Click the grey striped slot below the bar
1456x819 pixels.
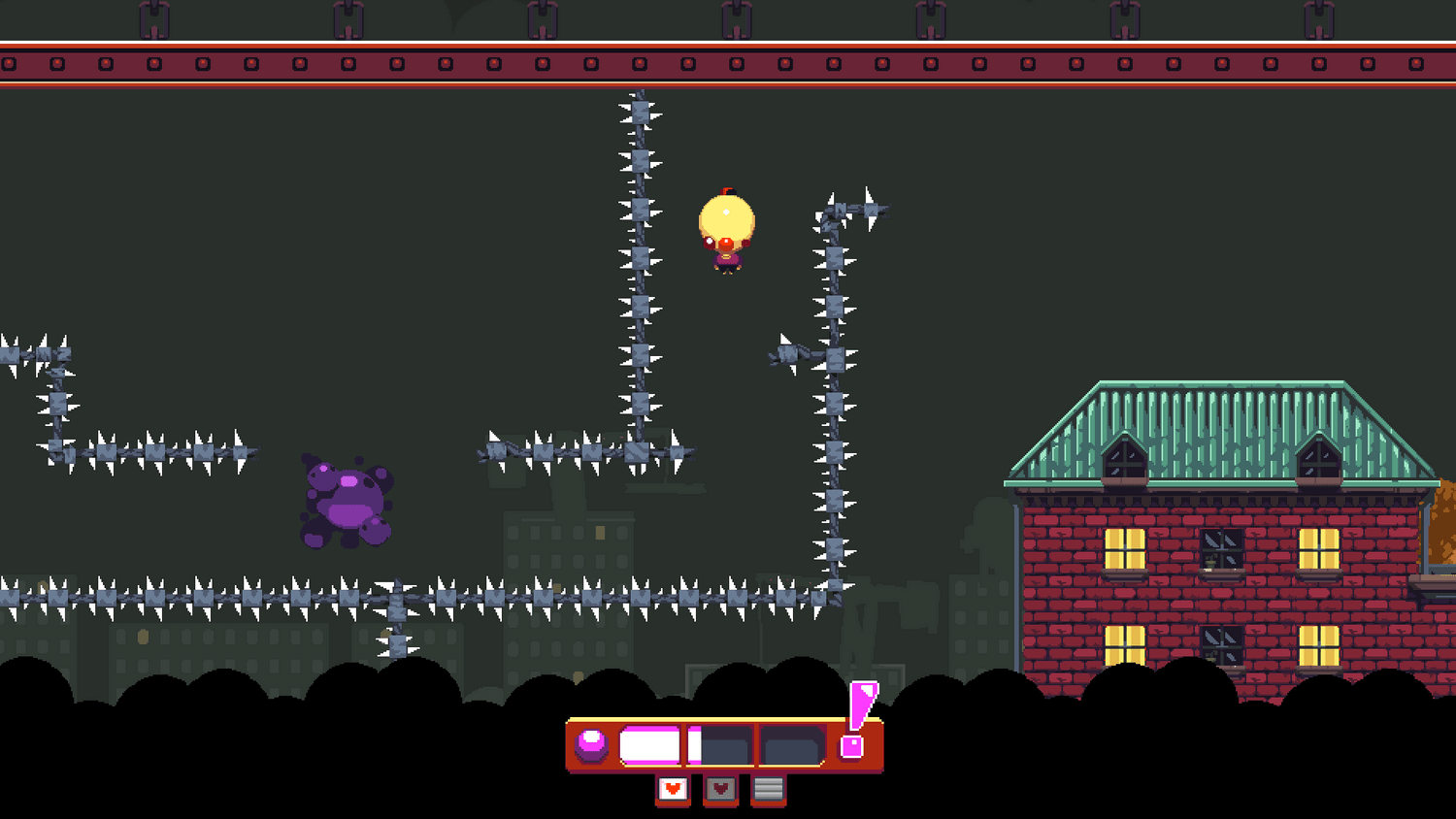click(x=768, y=790)
